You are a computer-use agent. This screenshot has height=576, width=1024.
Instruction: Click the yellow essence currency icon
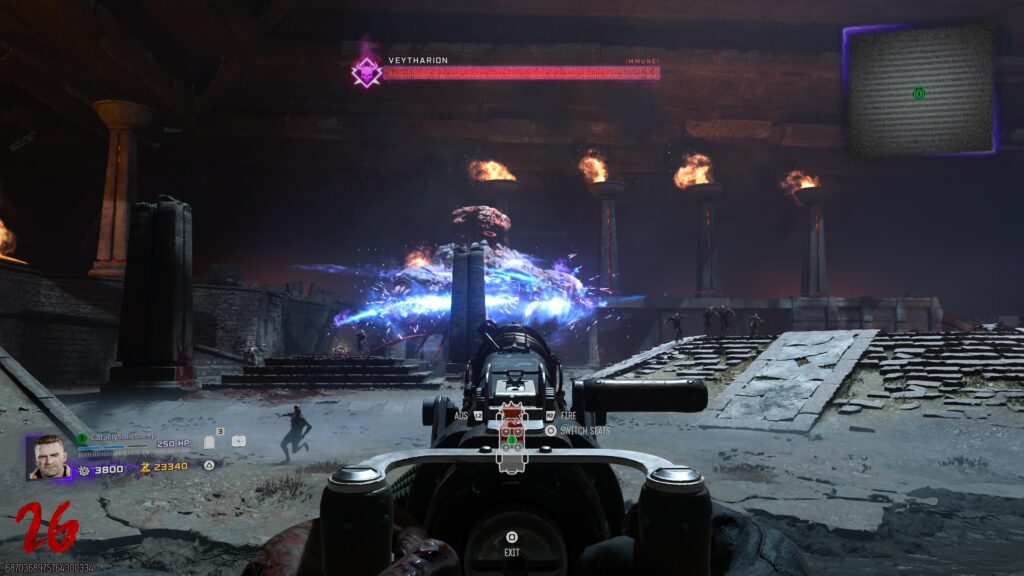coord(144,467)
